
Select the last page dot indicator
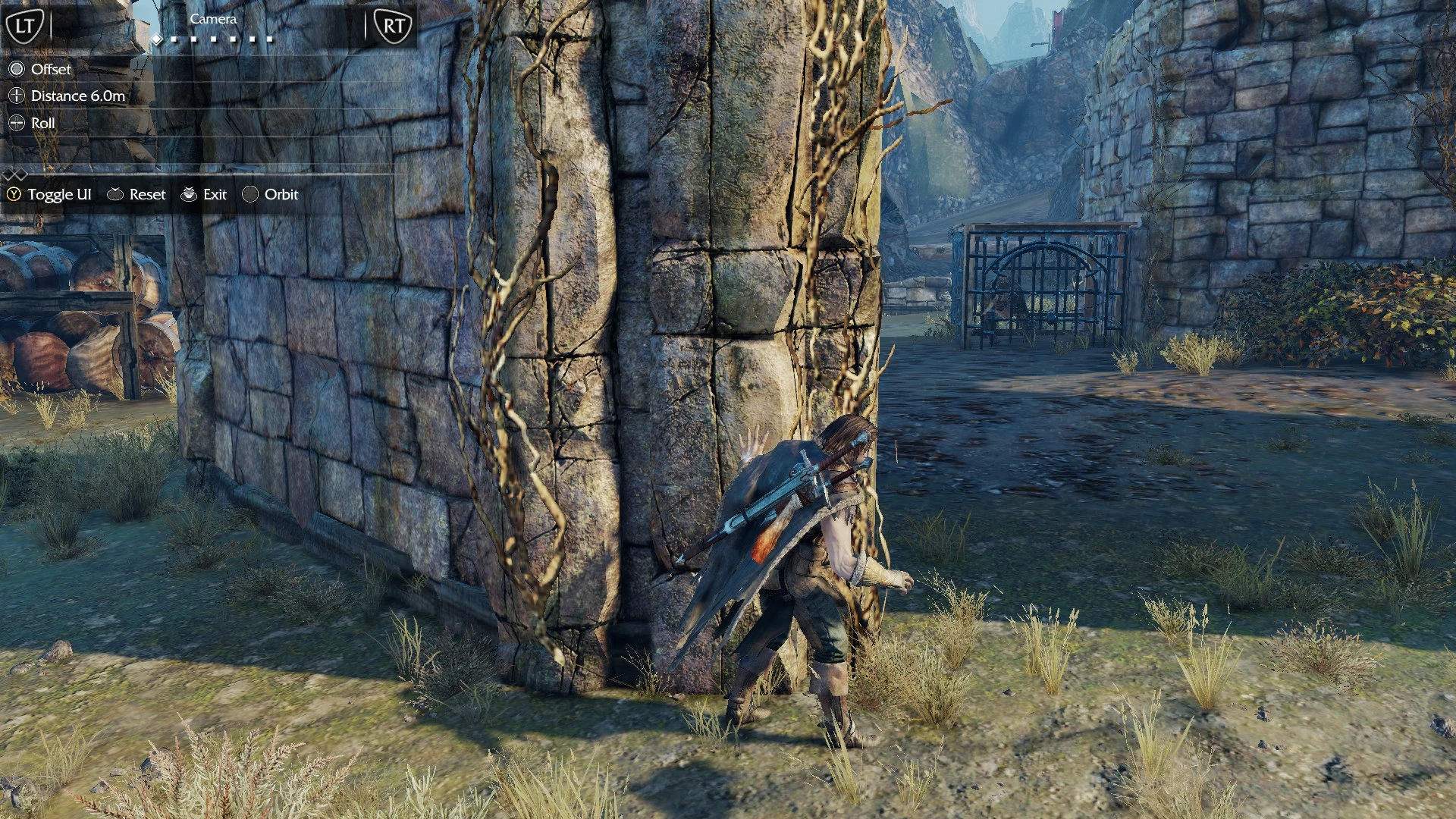point(270,40)
